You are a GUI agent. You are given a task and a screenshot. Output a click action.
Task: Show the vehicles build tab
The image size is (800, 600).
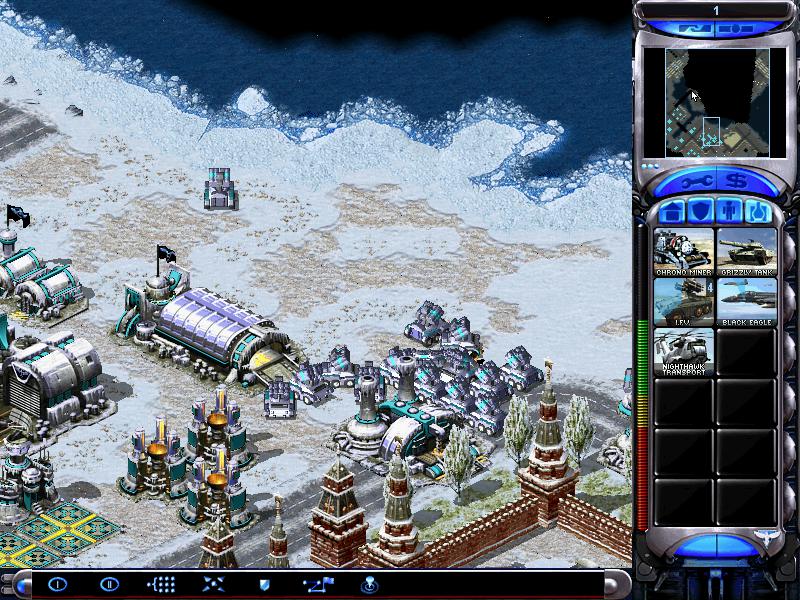click(758, 212)
